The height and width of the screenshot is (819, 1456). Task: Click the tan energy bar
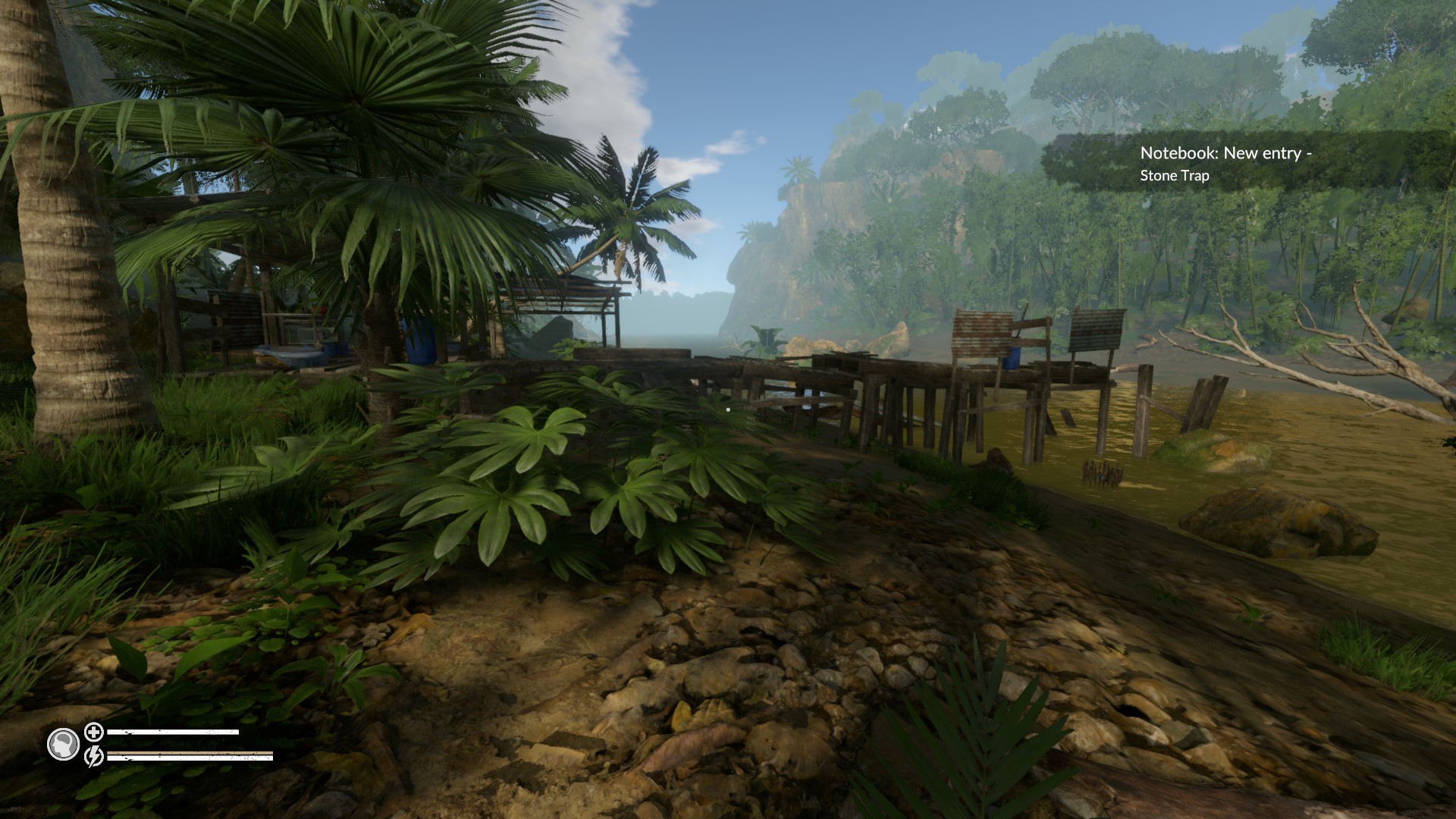[190, 753]
